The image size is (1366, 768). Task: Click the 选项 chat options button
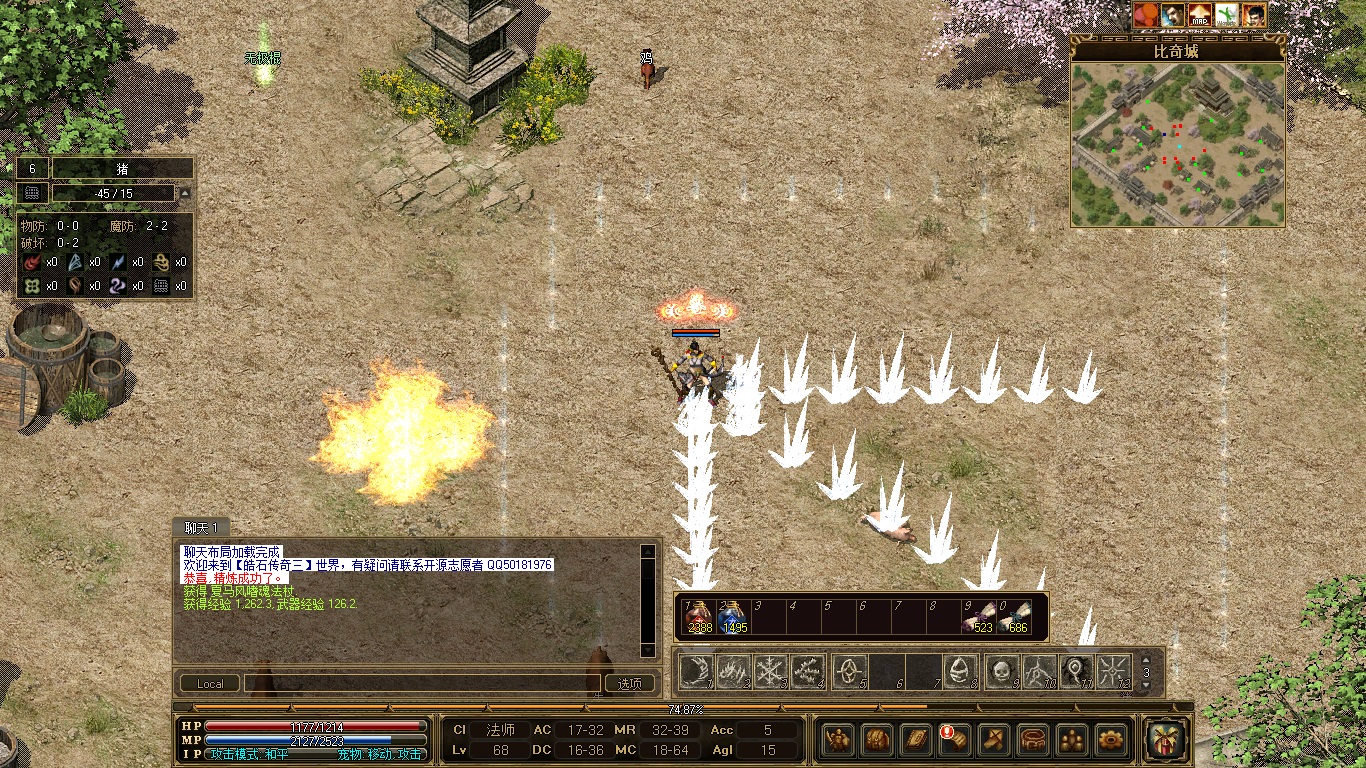tap(630, 684)
